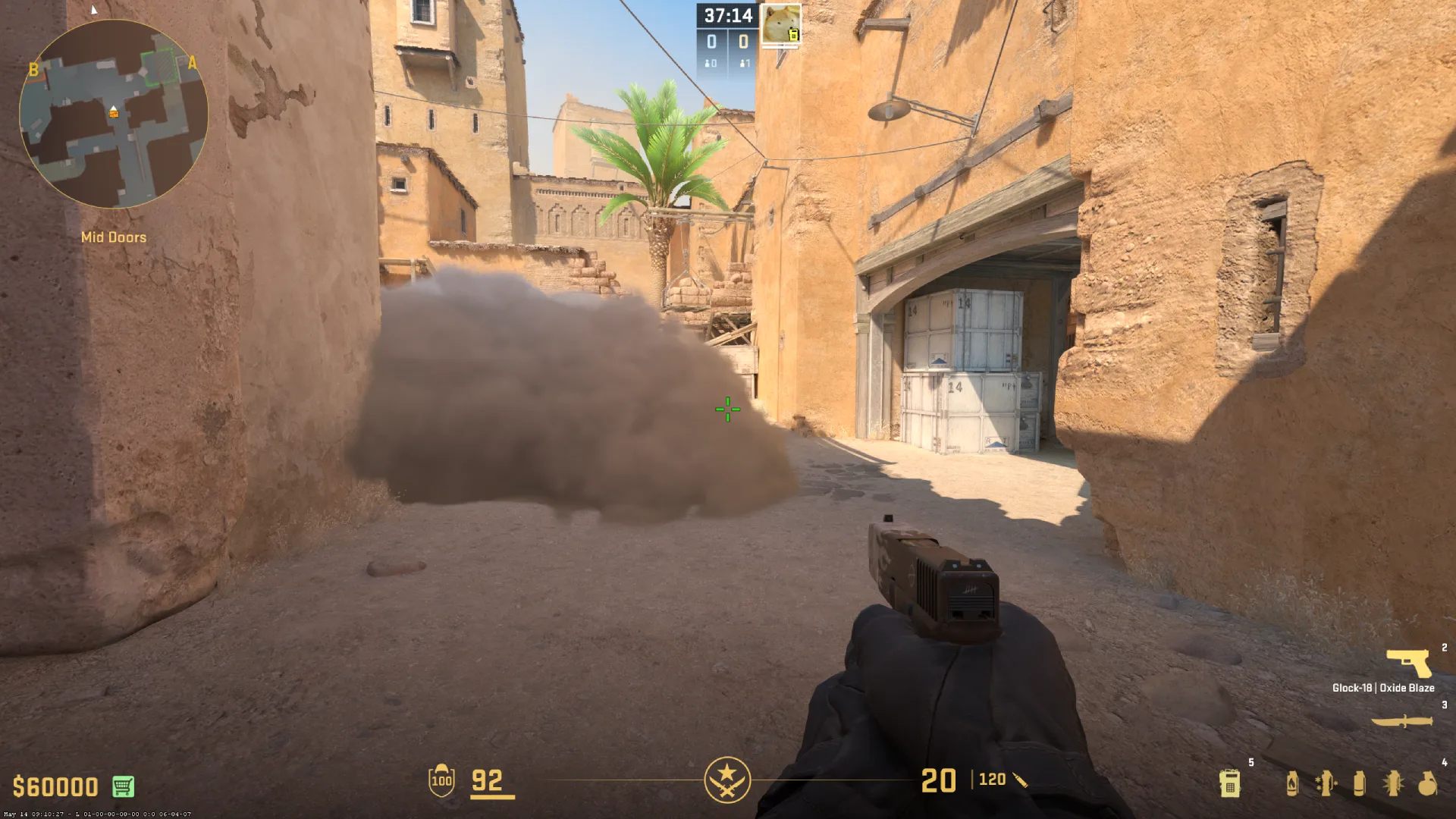Click the bullet icon next to reserve ammo
The image size is (1456, 819).
coord(1020,779)
